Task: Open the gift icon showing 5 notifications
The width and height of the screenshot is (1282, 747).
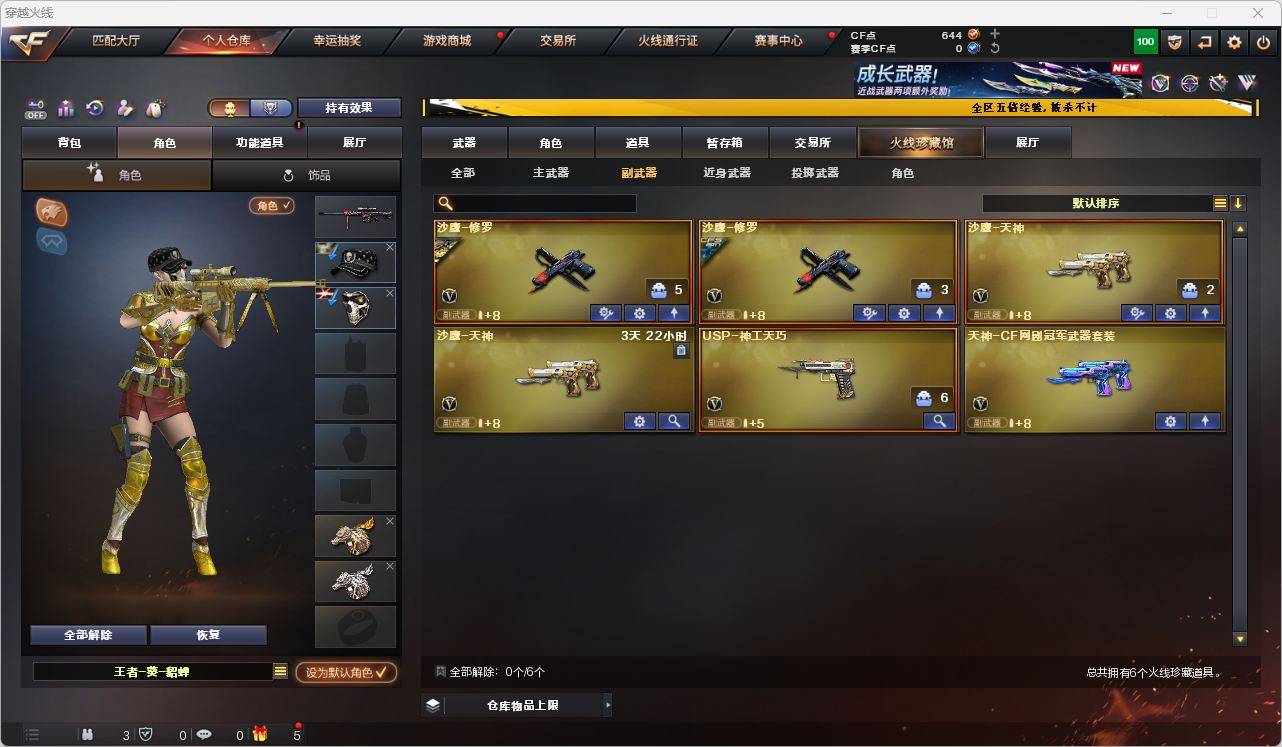Action: tap(260, 734)
